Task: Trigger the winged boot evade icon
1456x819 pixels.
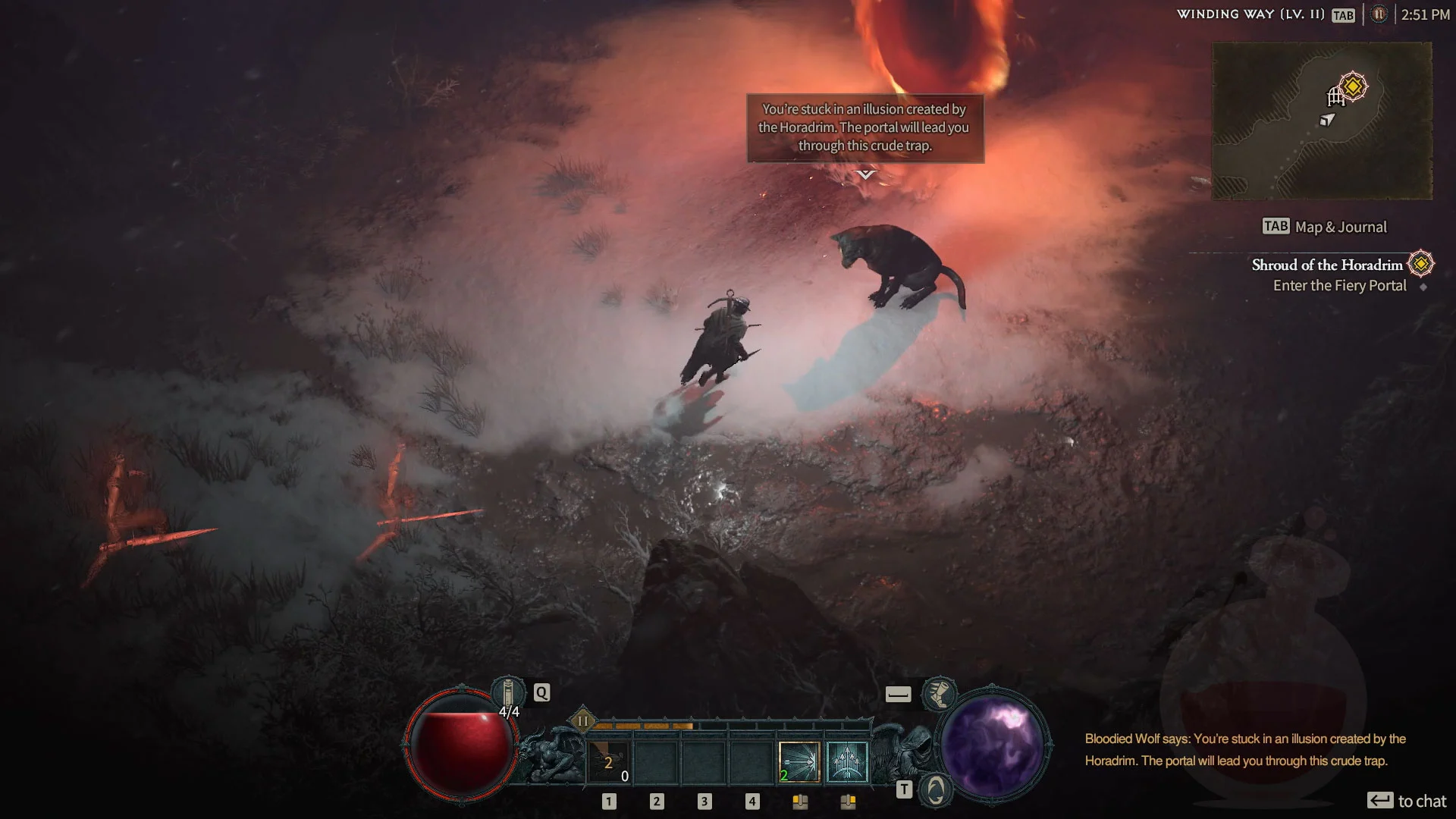Action: [x=939, y=693]
